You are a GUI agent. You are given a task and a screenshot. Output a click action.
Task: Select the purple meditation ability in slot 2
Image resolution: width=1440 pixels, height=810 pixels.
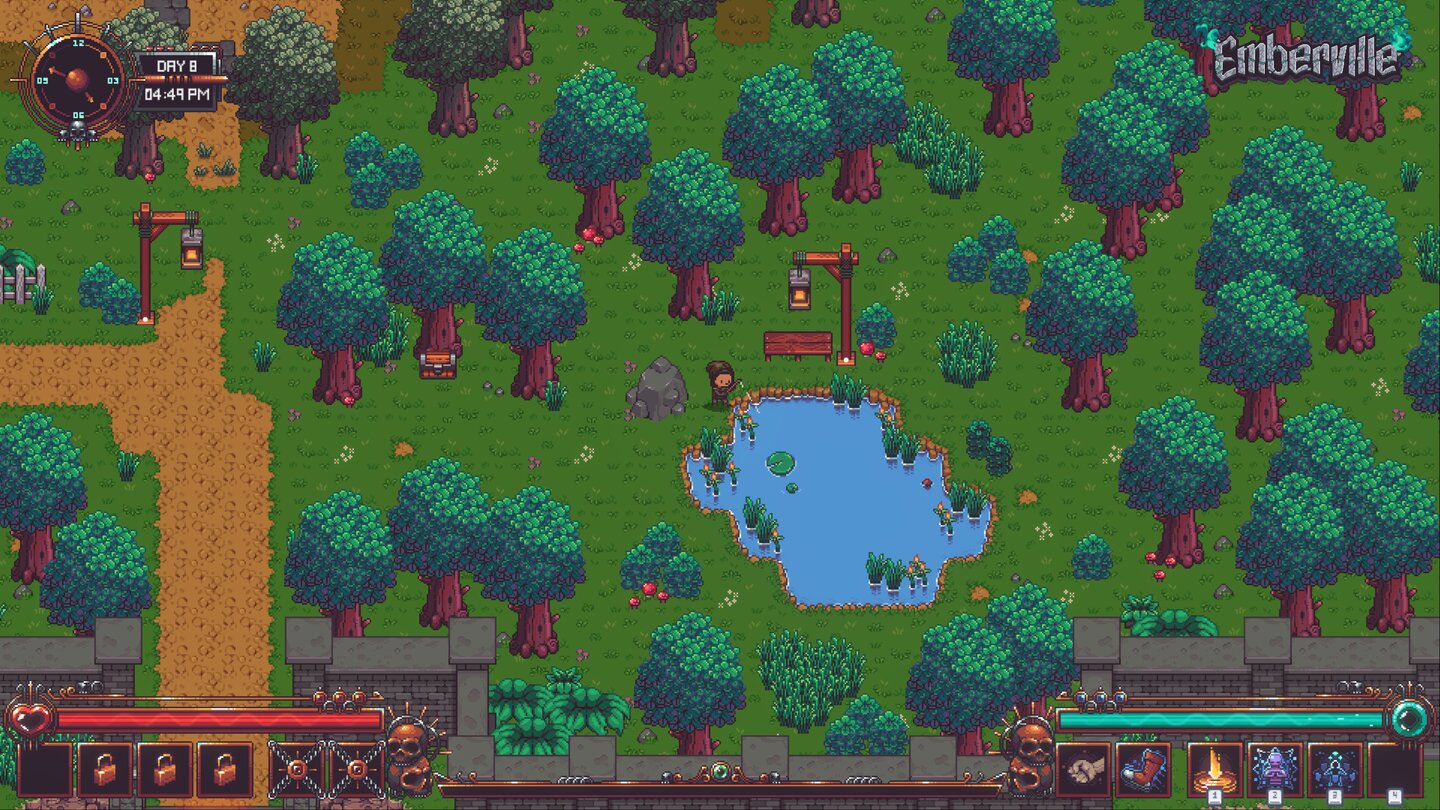(x=1275, y=766)
